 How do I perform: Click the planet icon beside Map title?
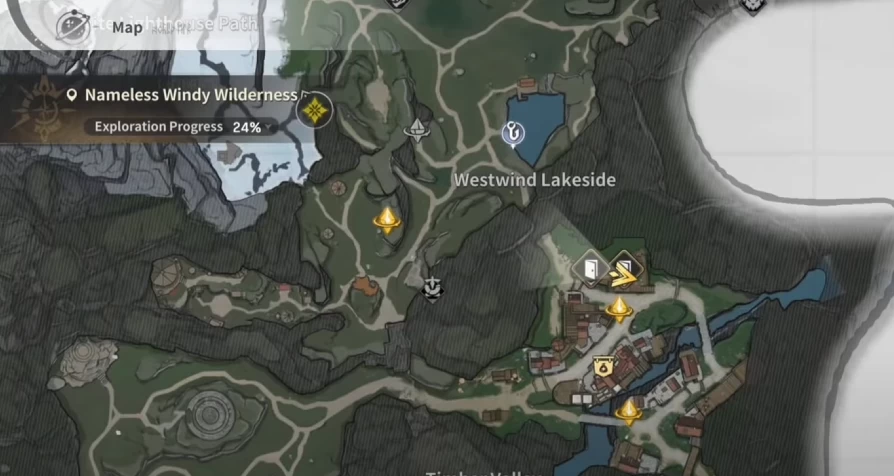tap(73, 25)
